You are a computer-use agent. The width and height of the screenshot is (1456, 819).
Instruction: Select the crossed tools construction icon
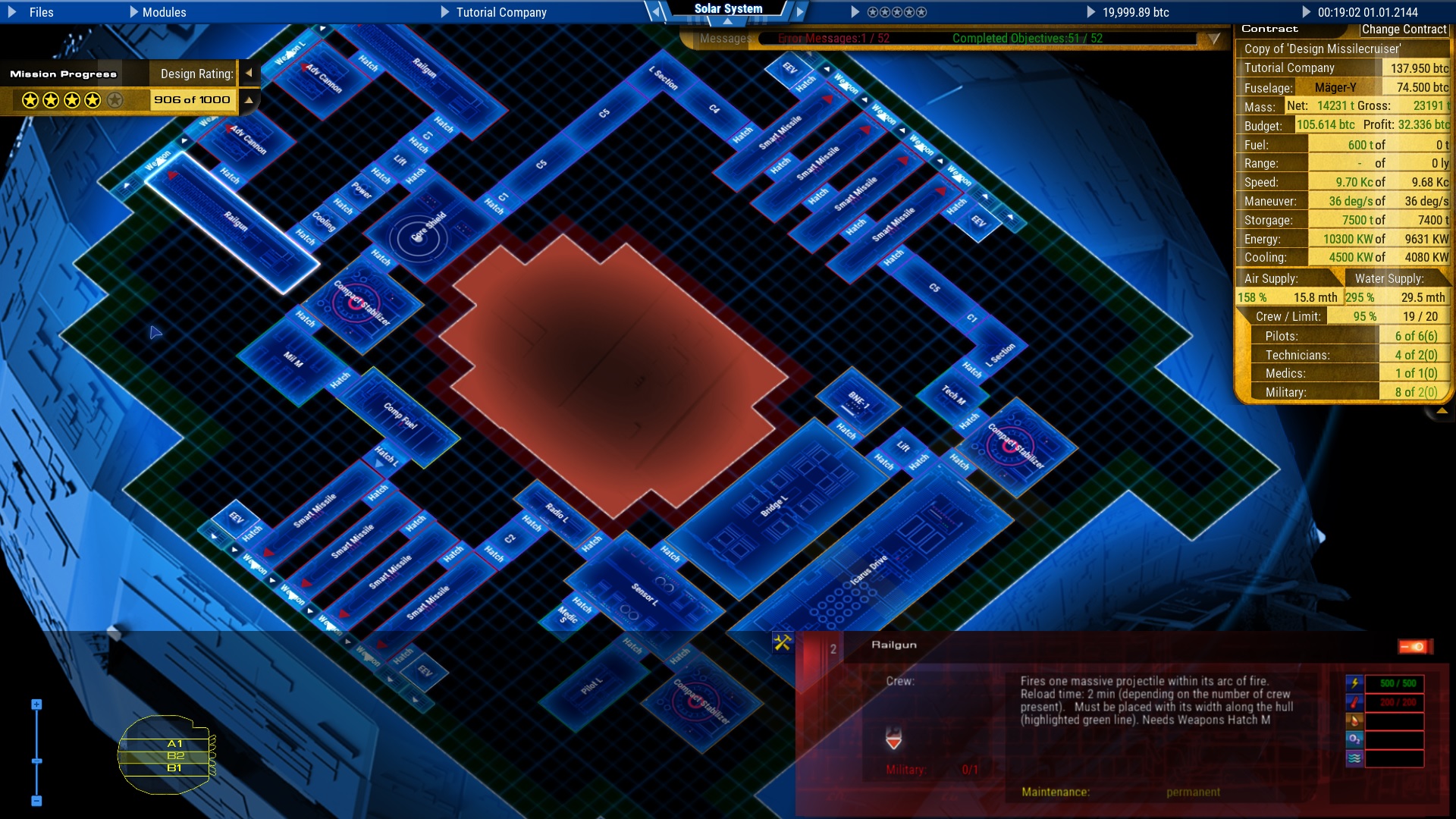pos(783,641)
